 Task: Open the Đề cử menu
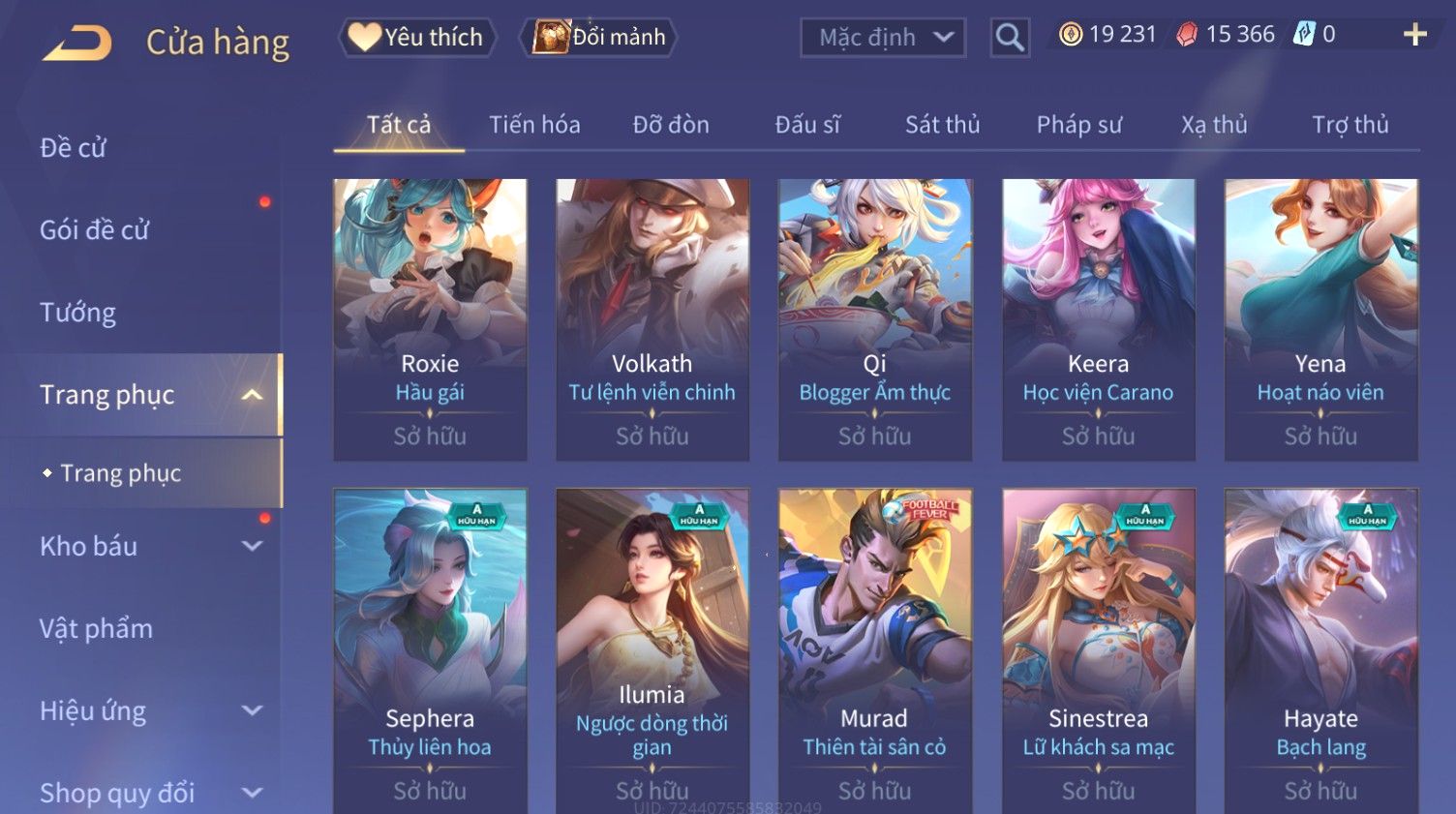tap(74, 148)
